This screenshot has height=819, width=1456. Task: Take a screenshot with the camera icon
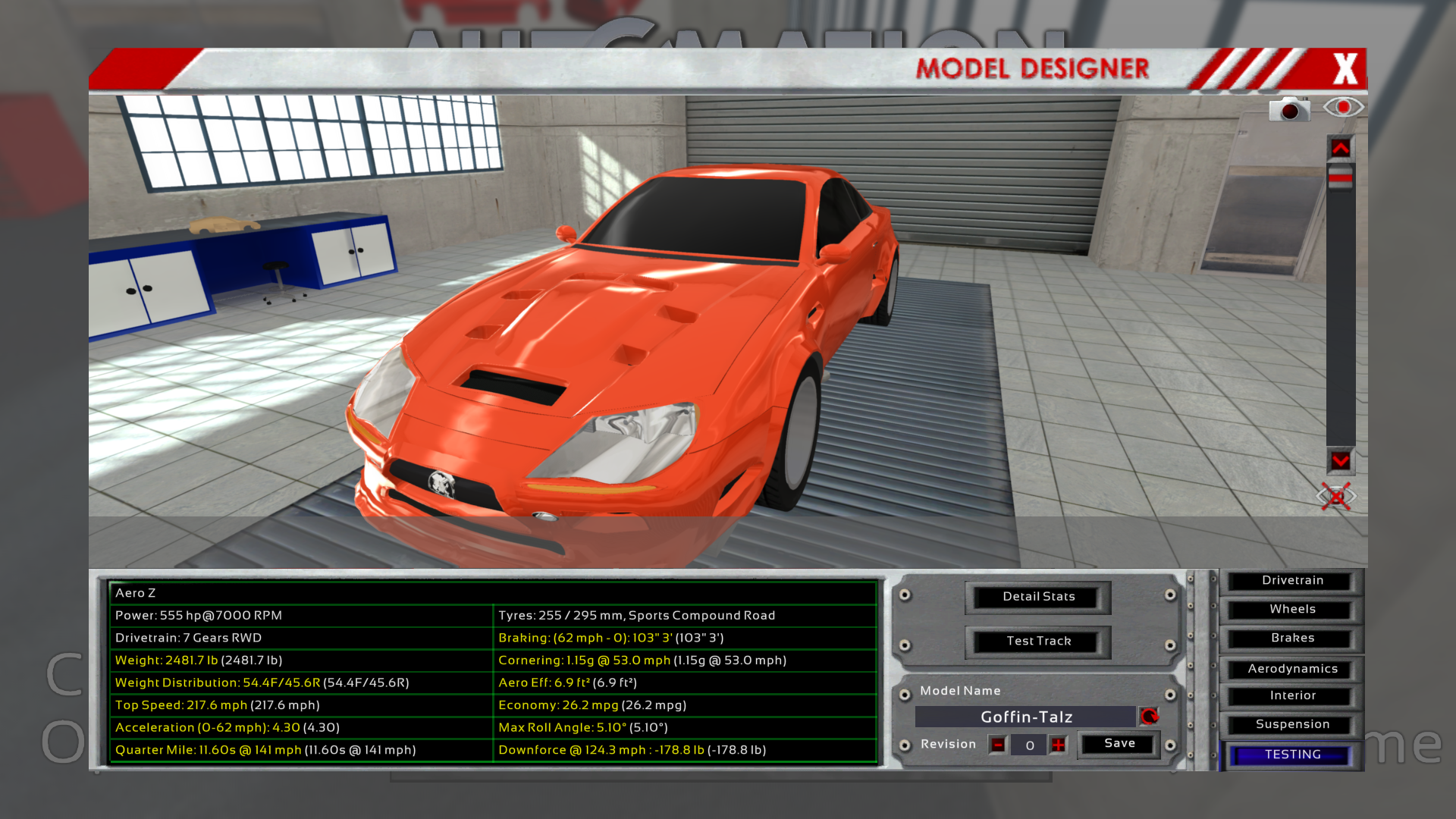coord(1289,110)
